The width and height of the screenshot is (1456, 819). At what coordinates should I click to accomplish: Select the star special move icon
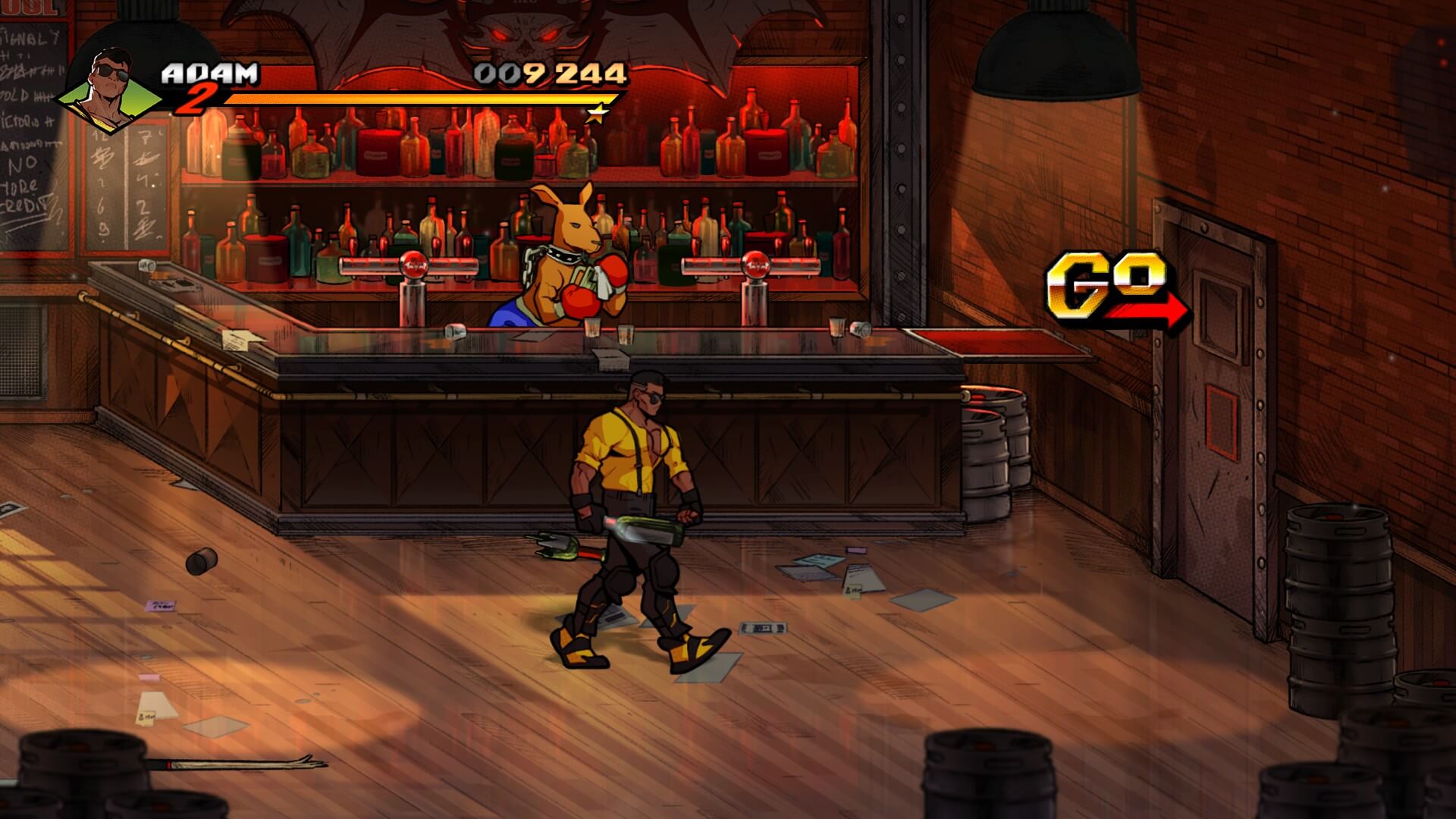[598, 114]
